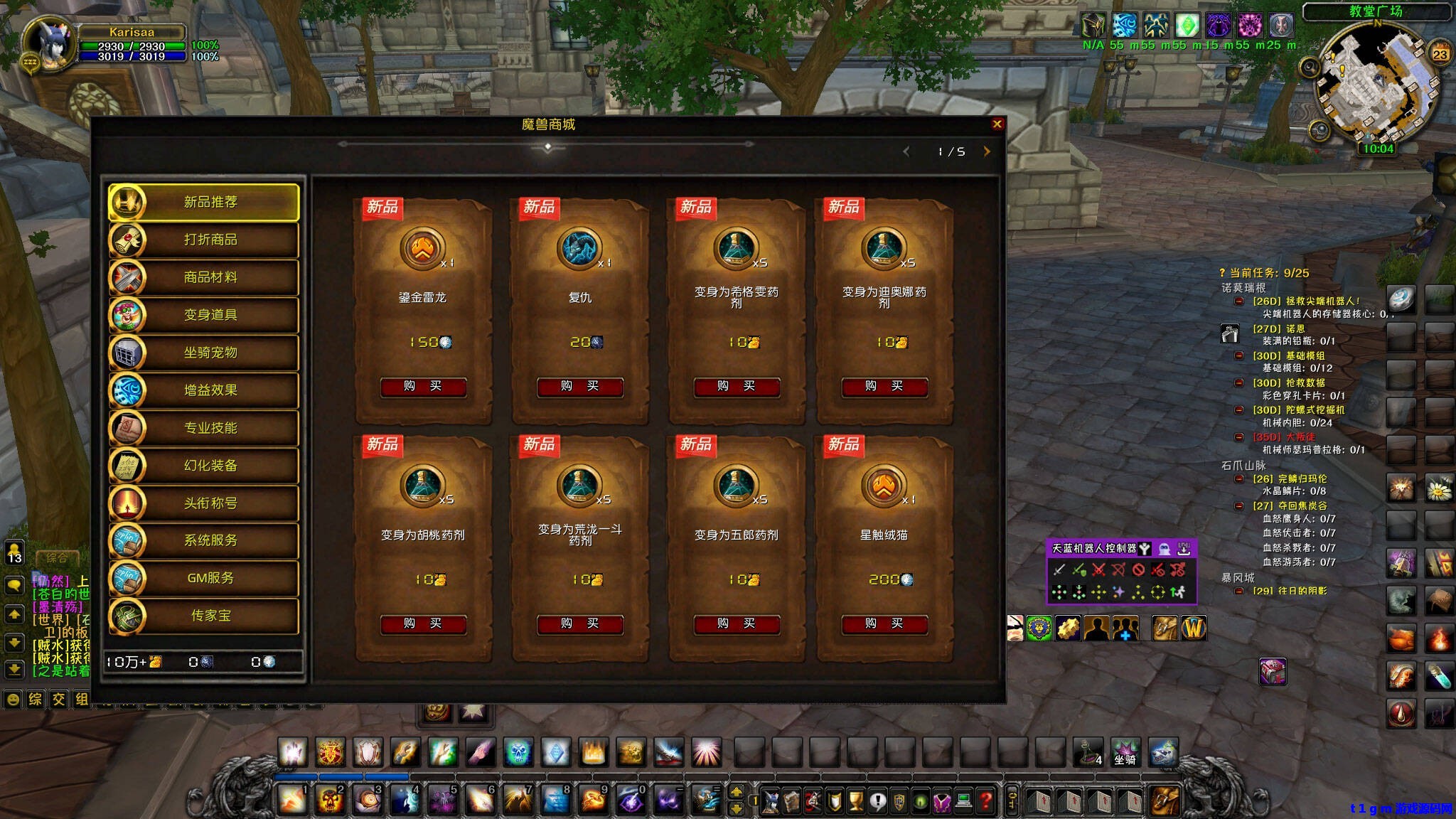Go to the next shop page
The image size is (1456, 819).
[x=987, y=151]
